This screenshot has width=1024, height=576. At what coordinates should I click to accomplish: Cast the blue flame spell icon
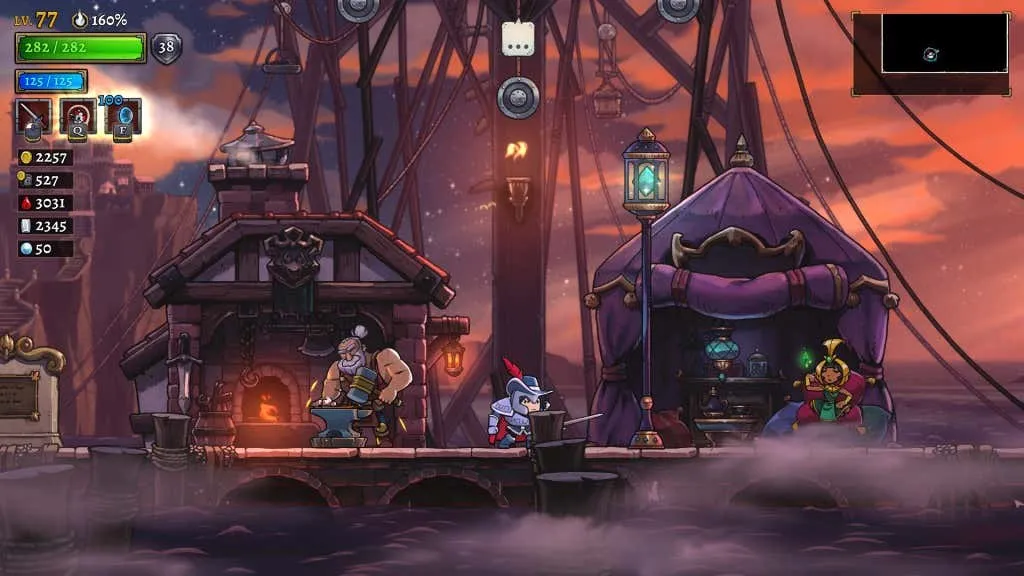click(122, 117)
